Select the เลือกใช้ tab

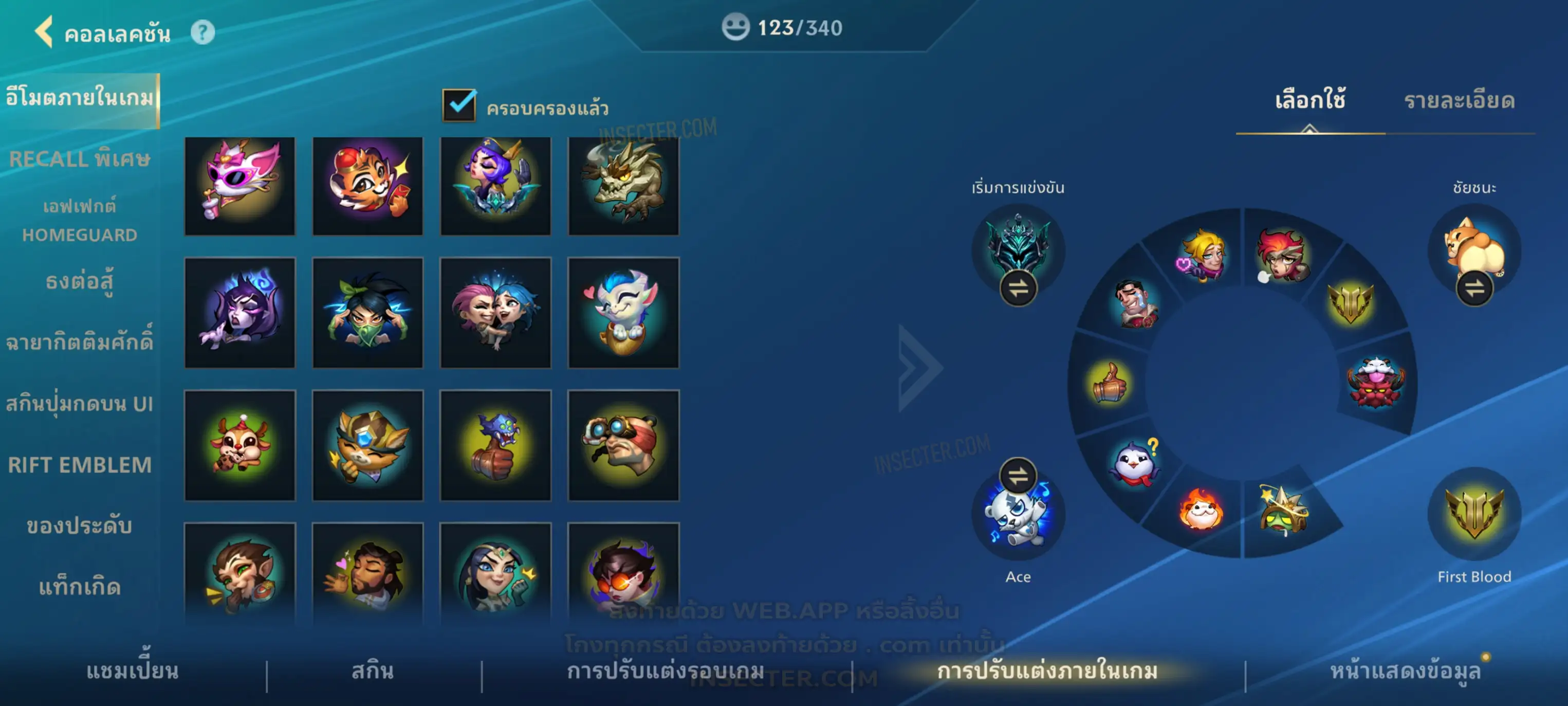[1310, 100]
